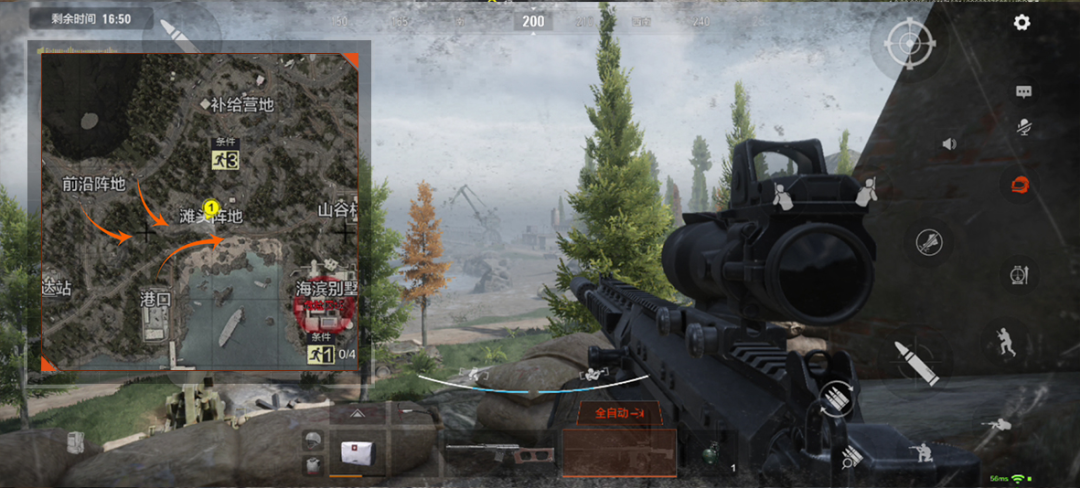Use the right lean-peek button
Viewport: 1080px width, 488px height.
tap(866, 191)
